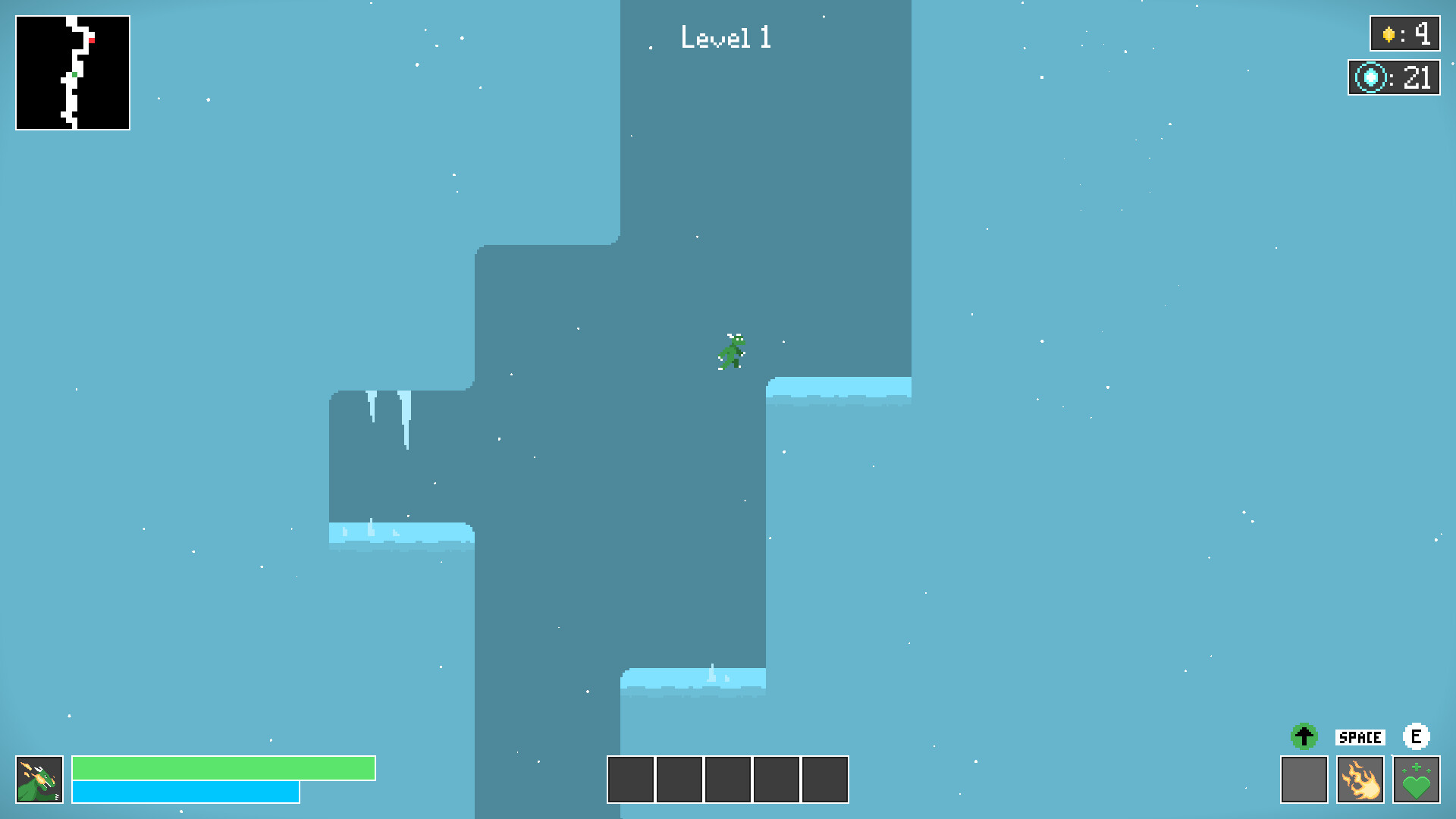Select the fireball ability icon

click(x=1361, y=779)
